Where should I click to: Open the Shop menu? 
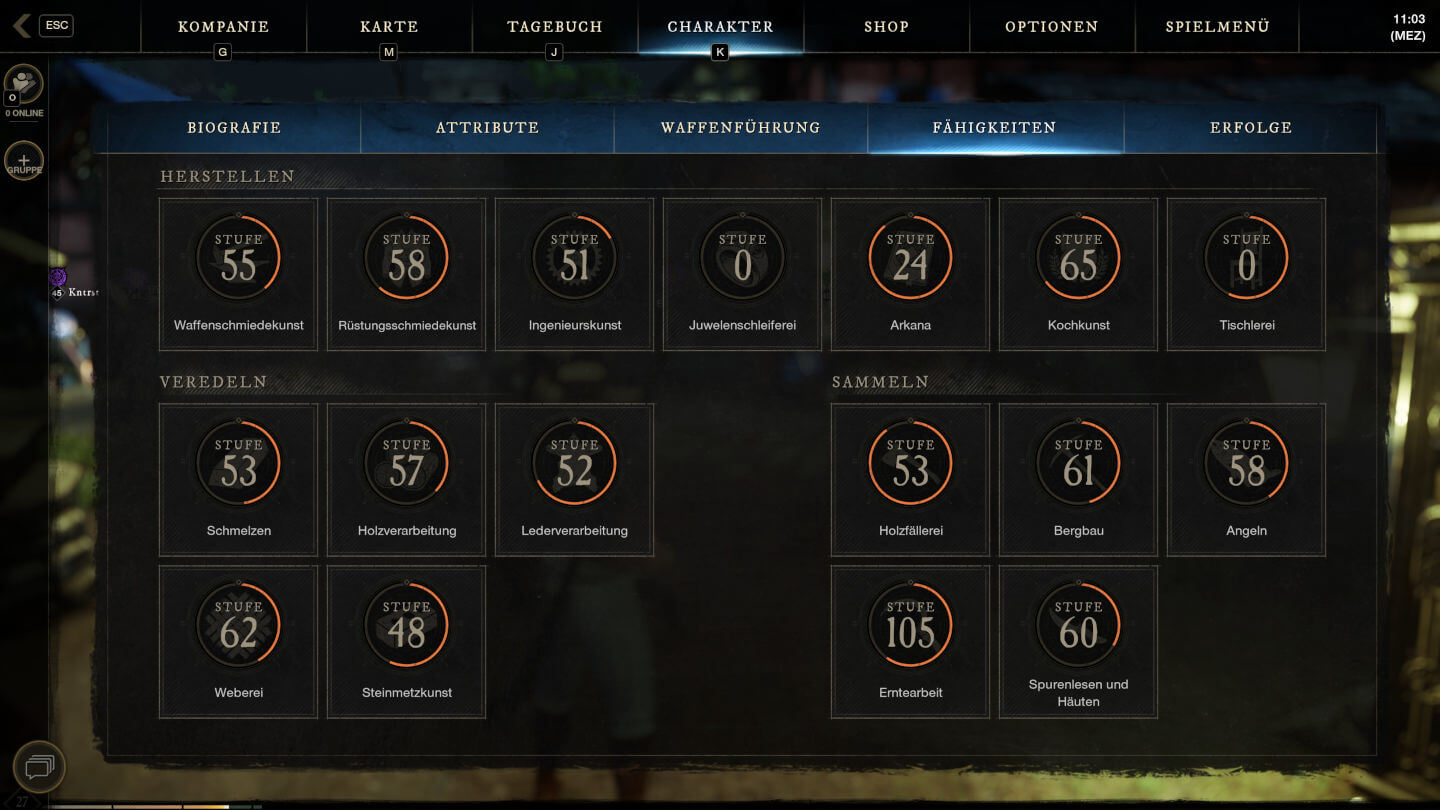[x=887, y=27]
